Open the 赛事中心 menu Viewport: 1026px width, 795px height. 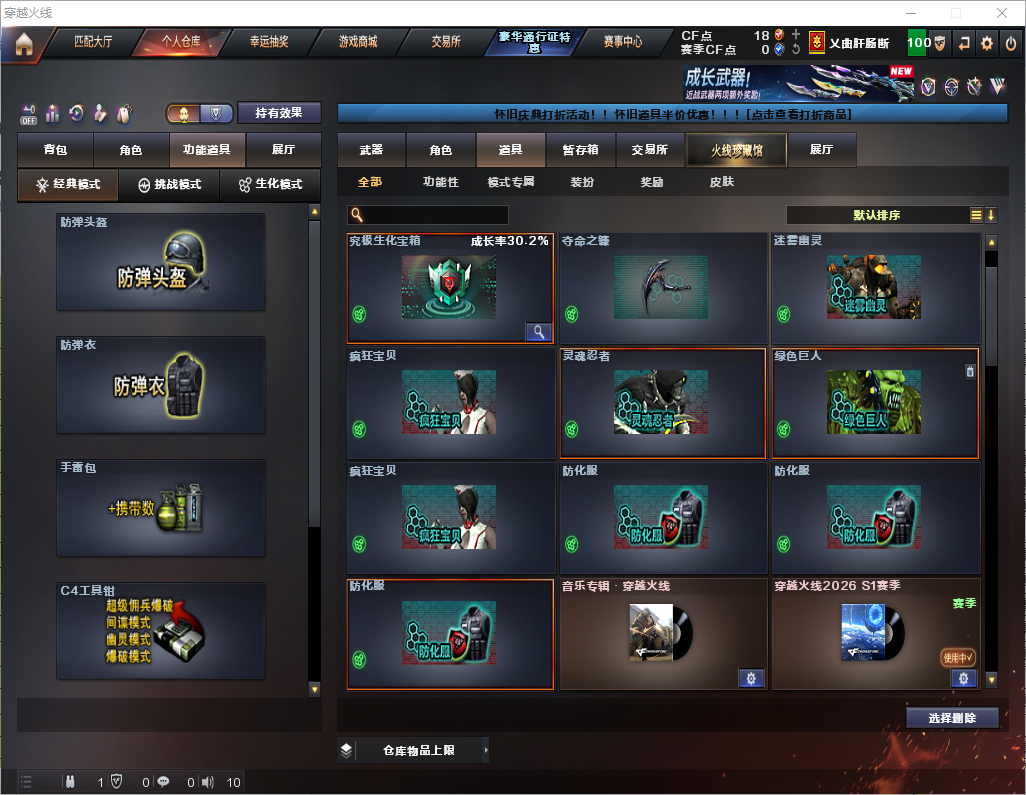tap(622, 42)
